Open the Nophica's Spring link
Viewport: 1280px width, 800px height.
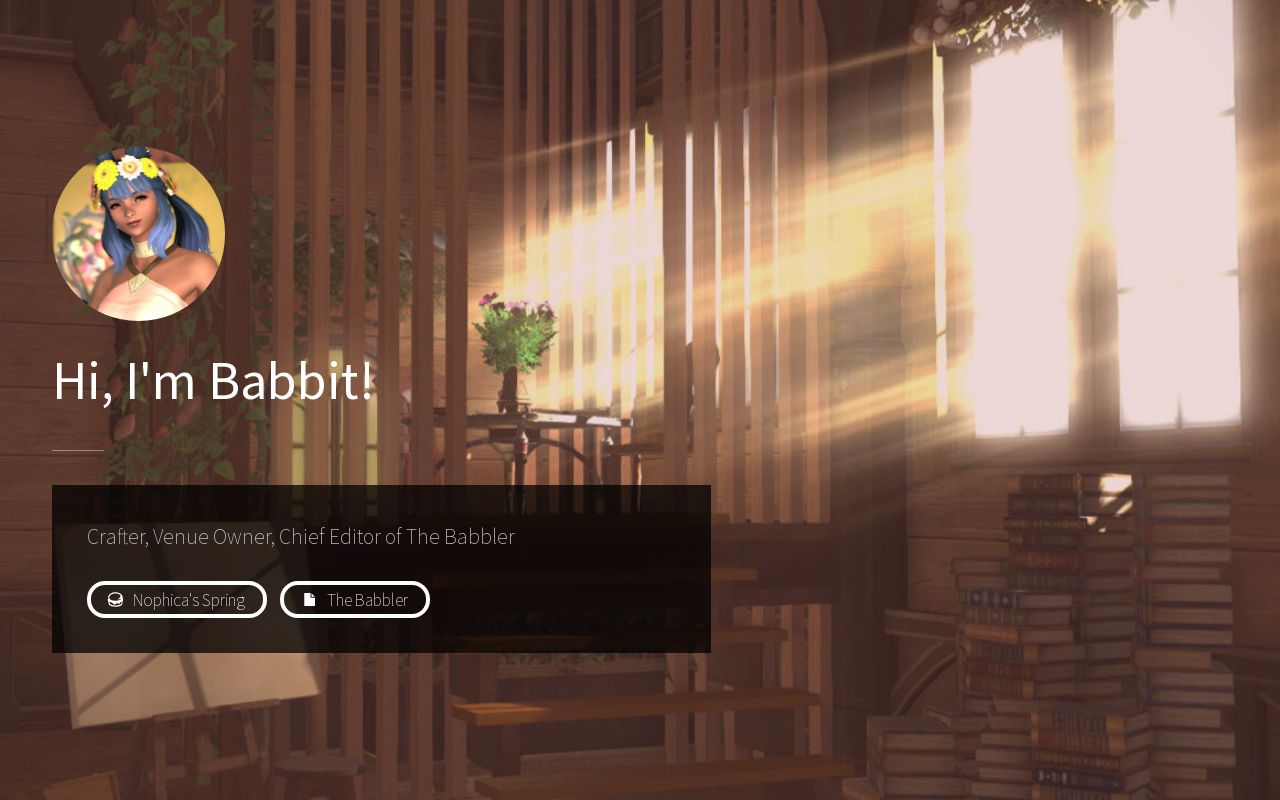coord(177,599)
